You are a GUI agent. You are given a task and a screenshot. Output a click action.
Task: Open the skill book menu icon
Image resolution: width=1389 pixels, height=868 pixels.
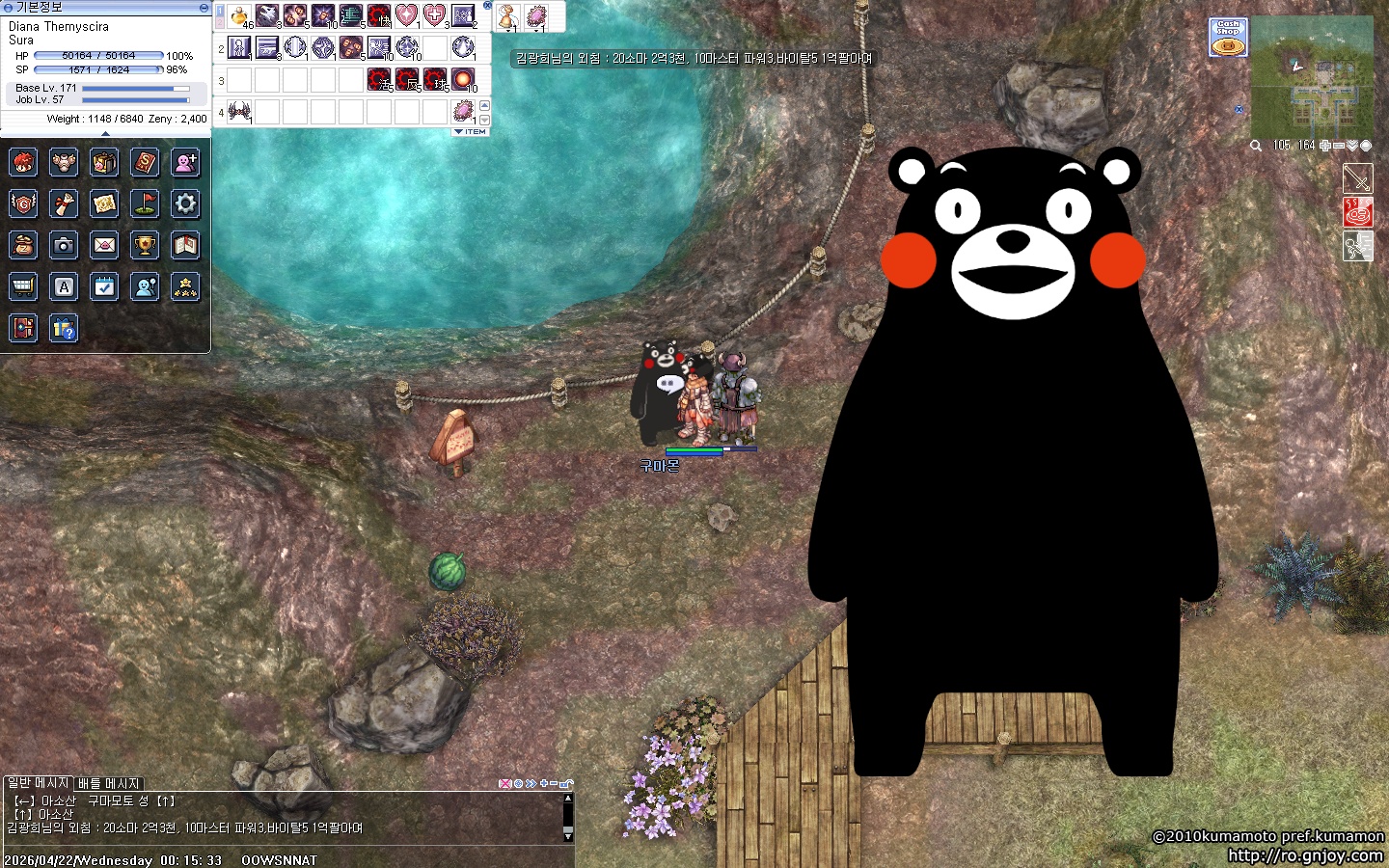tap(145, 162)
